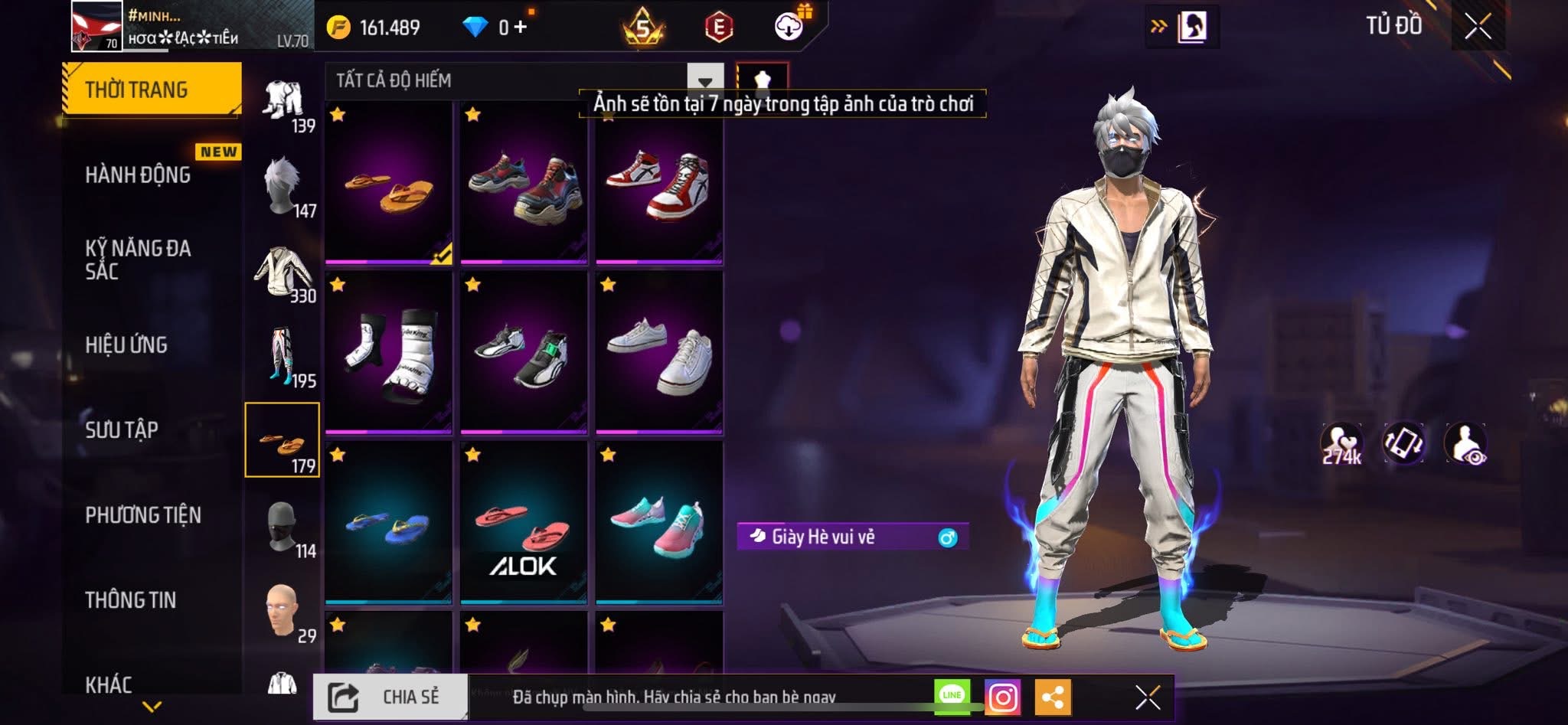
Task: Pick the plain white sneakers tile
Action: click(659, 354)
